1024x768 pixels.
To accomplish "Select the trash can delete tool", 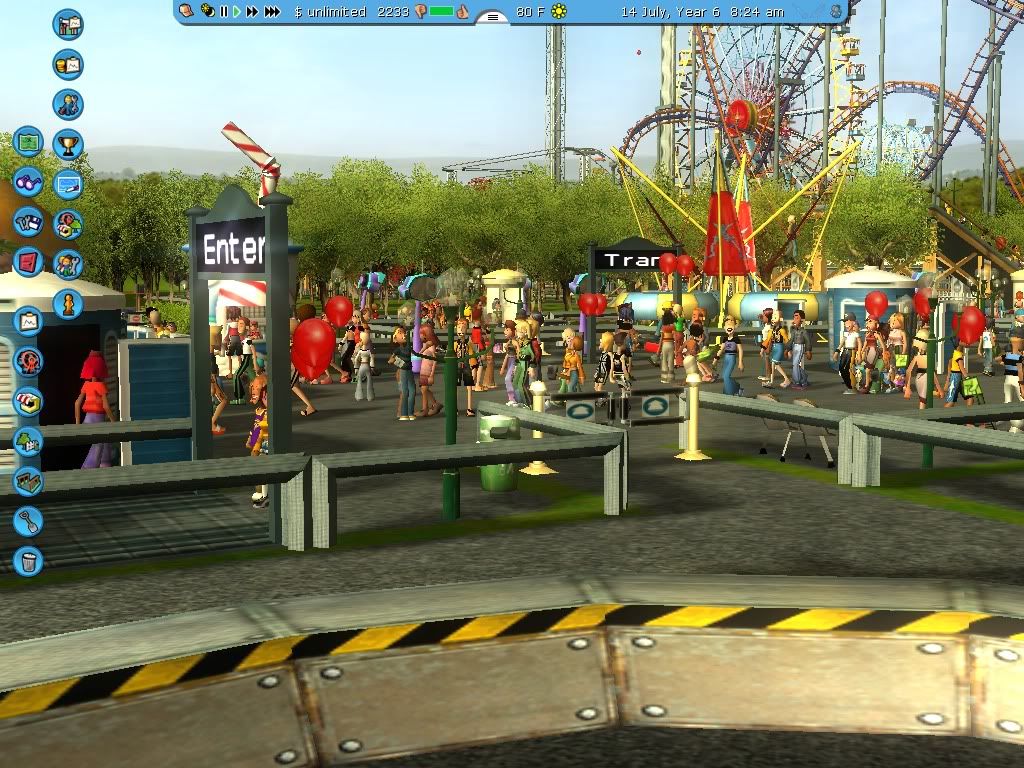I will coord(28,561).
